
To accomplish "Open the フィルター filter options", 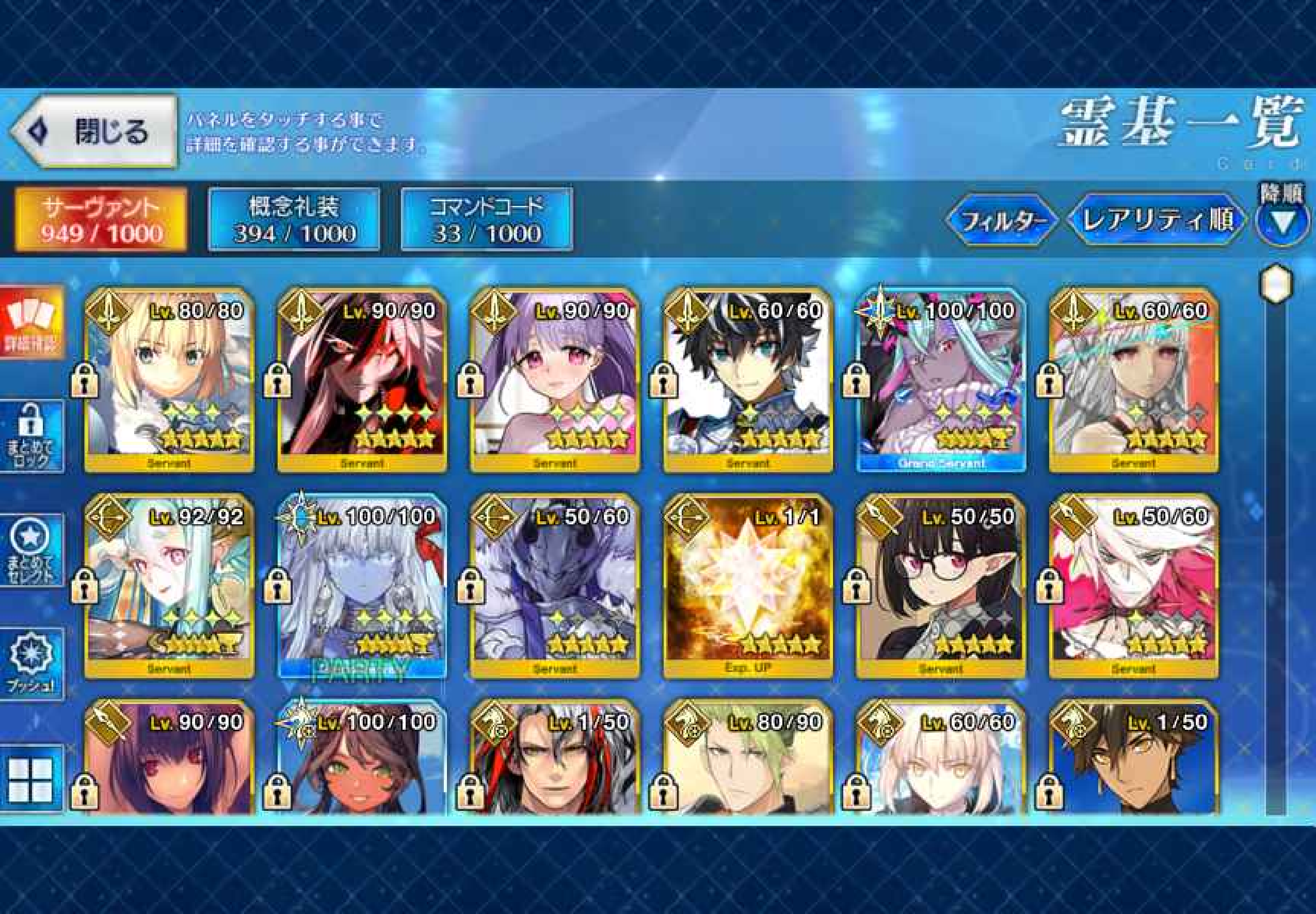I will pos(1001,220).
